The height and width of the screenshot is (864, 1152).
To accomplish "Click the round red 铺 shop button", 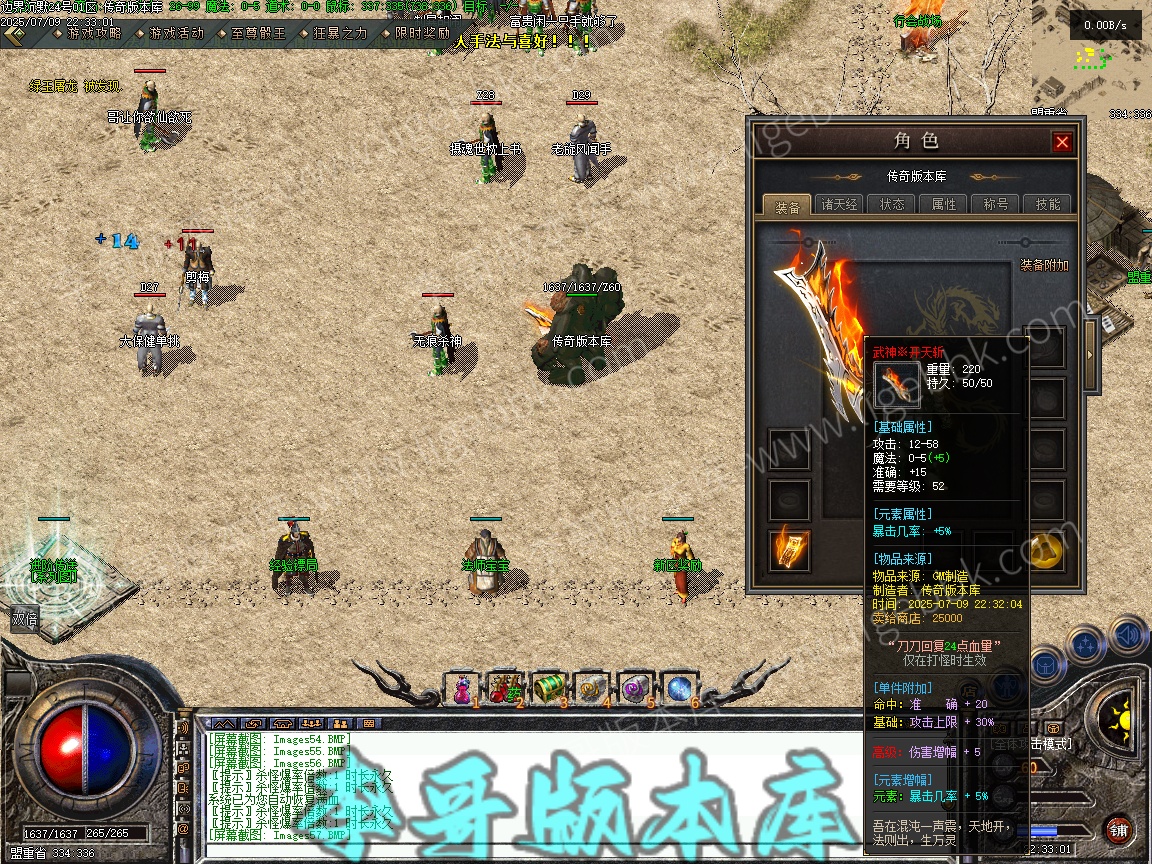I will (1118, 830).
